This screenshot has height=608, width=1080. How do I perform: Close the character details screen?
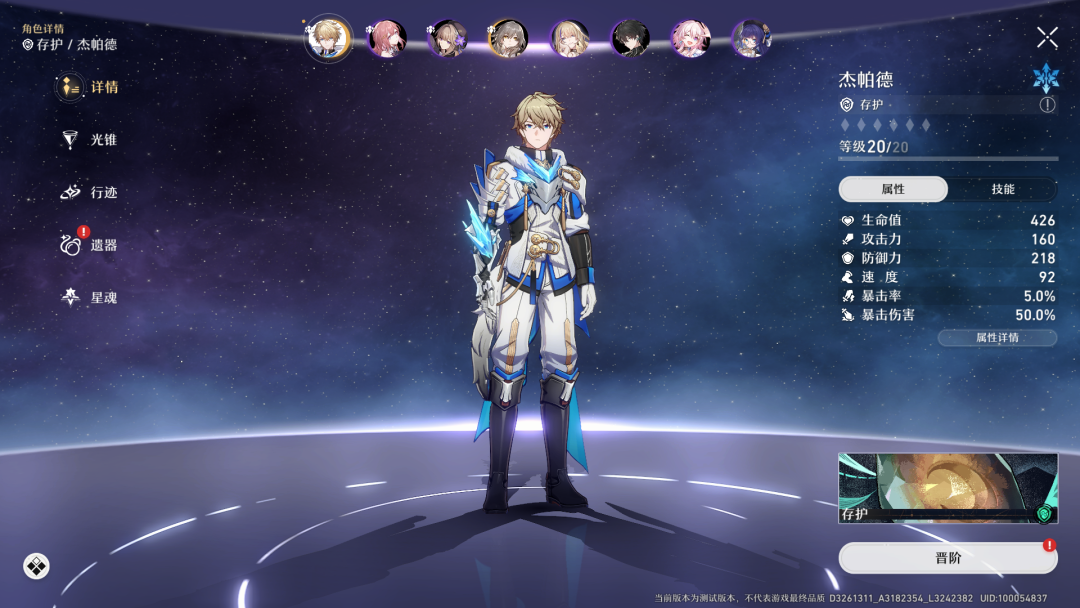[x=1047, y=38]
